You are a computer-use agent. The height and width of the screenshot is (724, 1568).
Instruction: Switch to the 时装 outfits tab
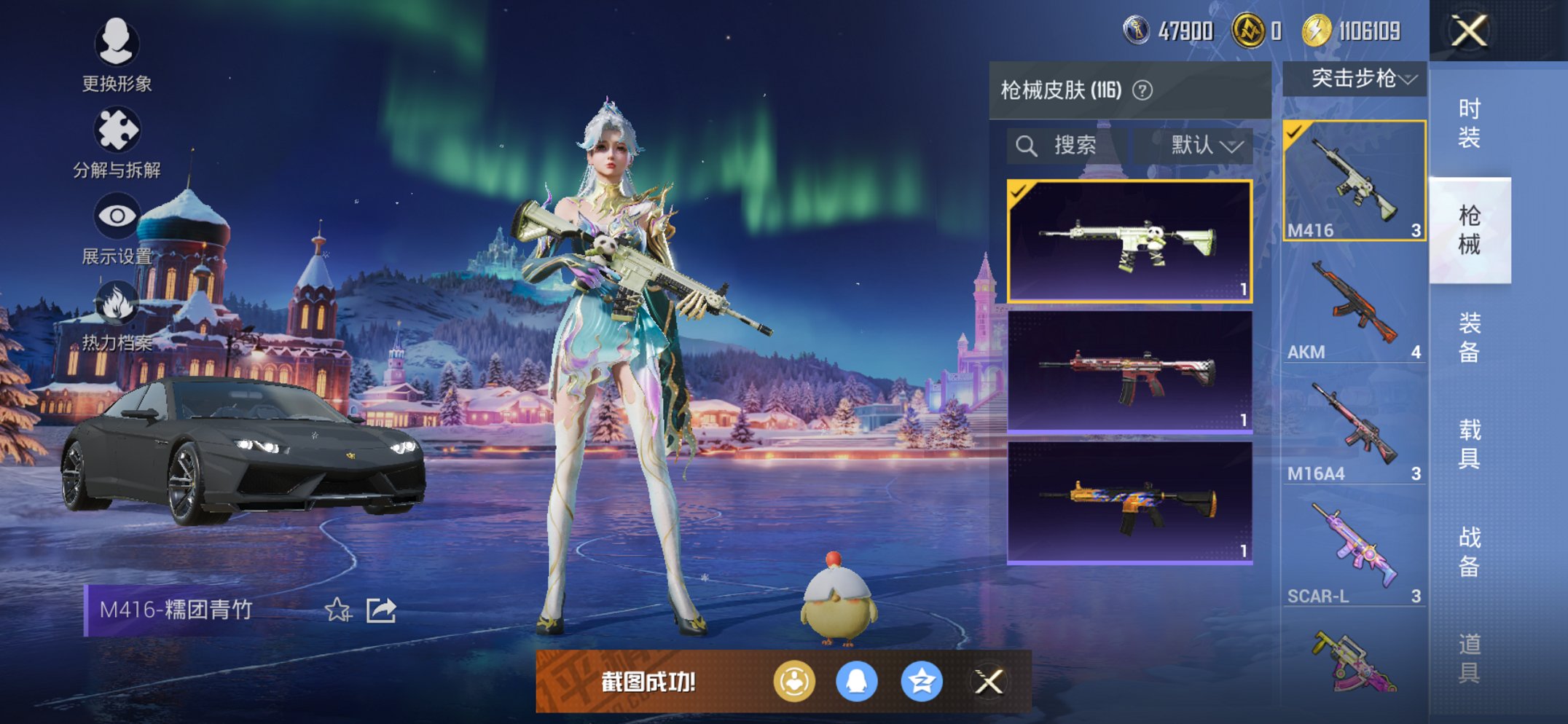coord(1469,123)
